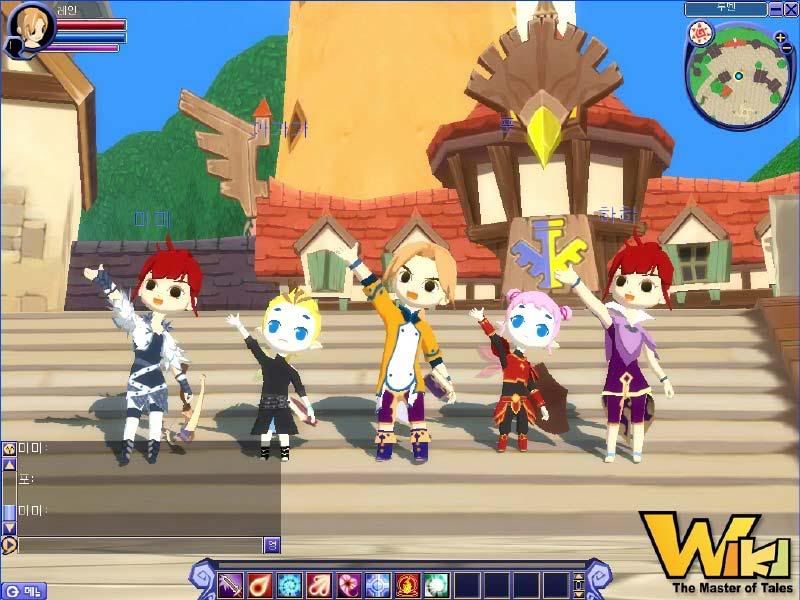This screenshot has height=600, width=800.
Task: Zoom in the minimap with plus button
Action: [x=781, y=37]
